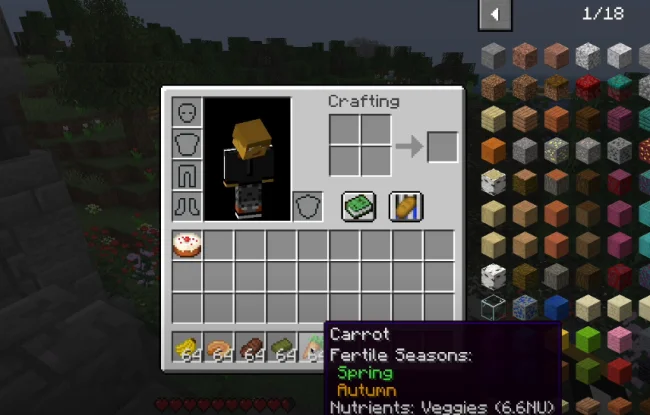The width and height of the screenshot is (650, 415).
Task: Click the empty chestplate armor slot
Action: (187, 144)
